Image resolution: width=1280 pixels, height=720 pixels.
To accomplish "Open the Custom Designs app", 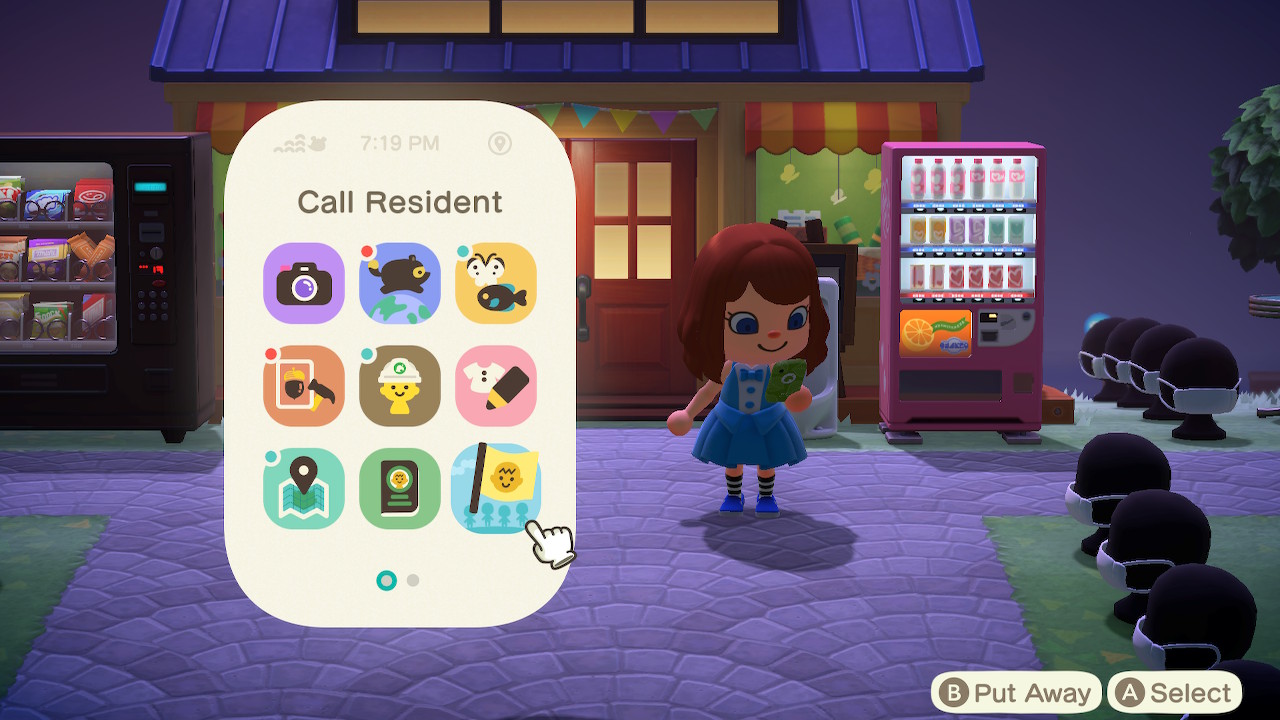I will pyautogui.click(x=496, y=386).
